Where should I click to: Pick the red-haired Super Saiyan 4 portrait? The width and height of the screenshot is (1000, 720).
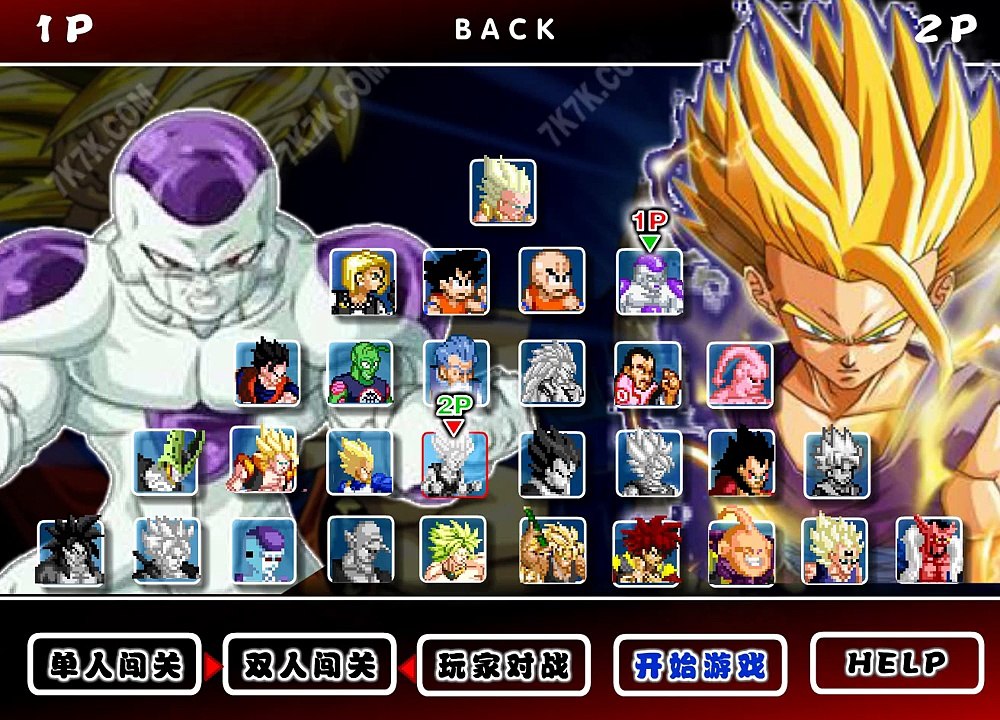(645, 551)
